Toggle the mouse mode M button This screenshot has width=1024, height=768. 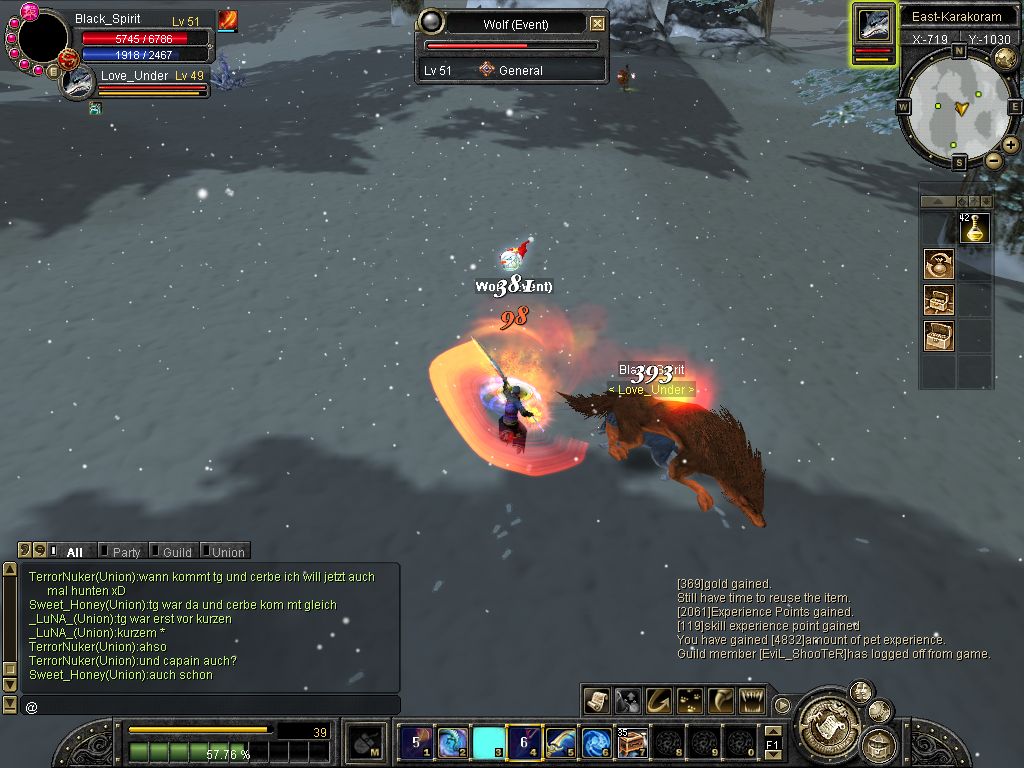tap(364, 742)
